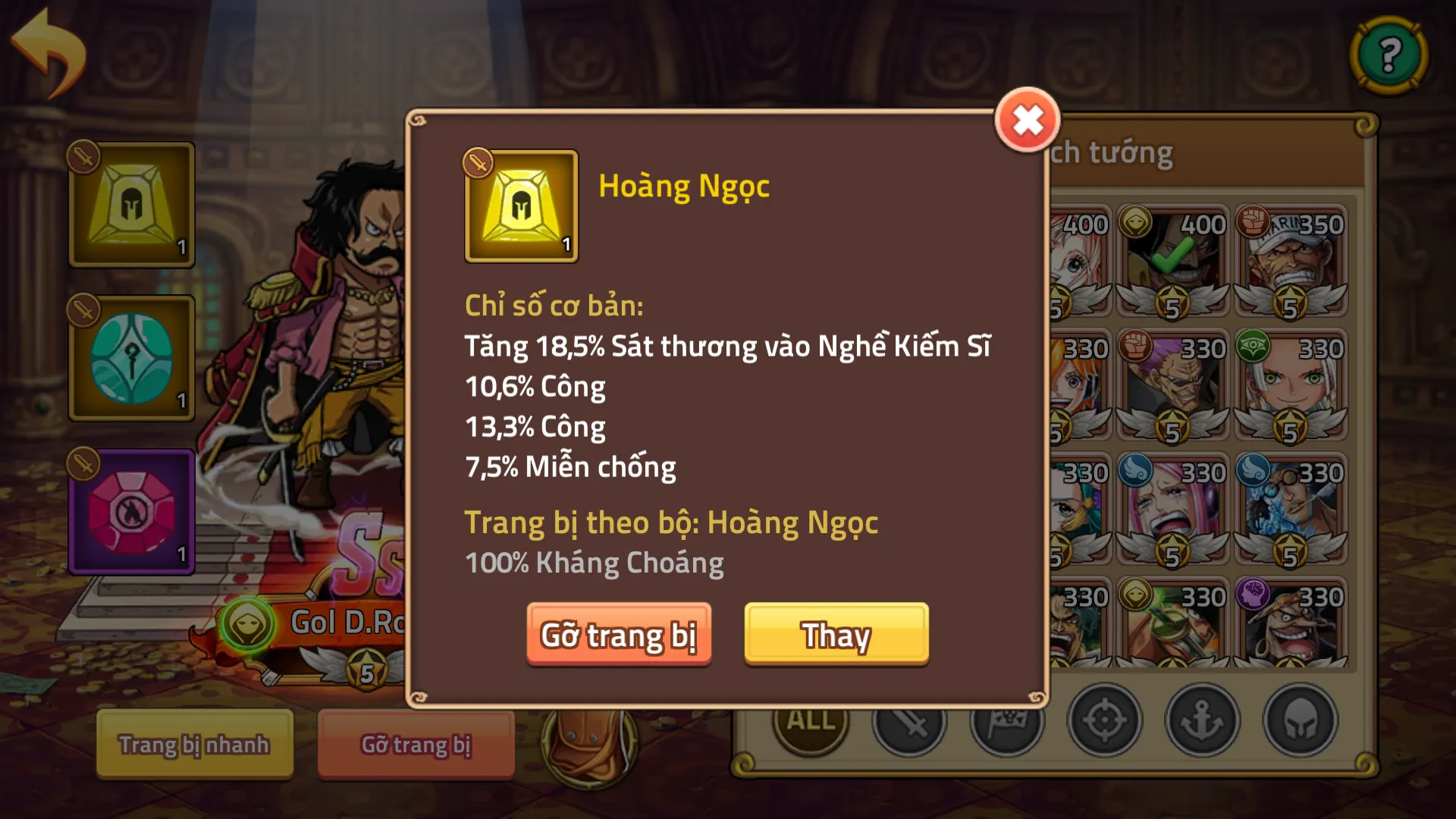Image resolution: width=1456 pixels, height=819 pixels.
Task: Select the yellow helmet gem equipment slot
Action: tap(132, 205)
